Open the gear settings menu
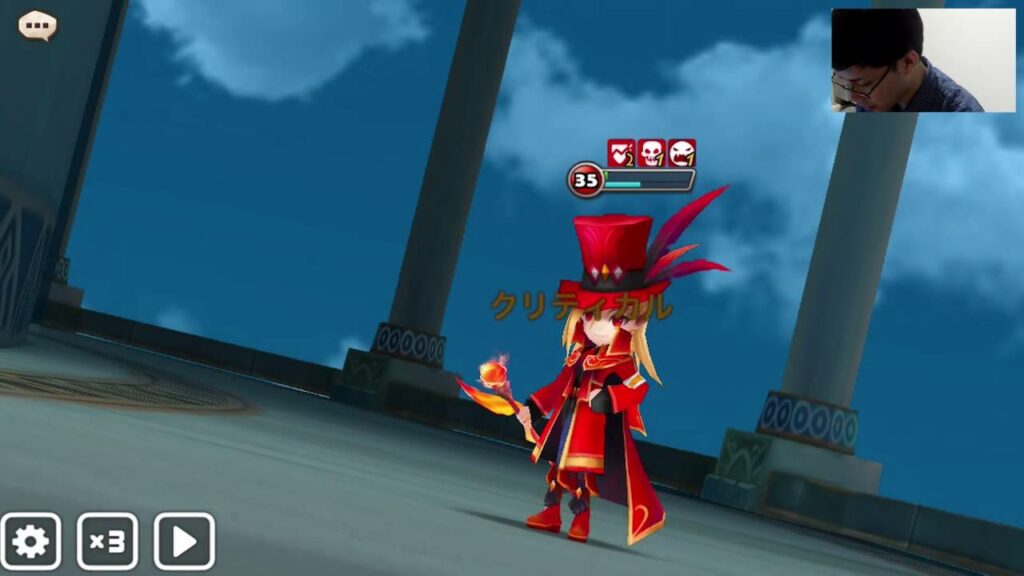 click(x=30, y=541)
